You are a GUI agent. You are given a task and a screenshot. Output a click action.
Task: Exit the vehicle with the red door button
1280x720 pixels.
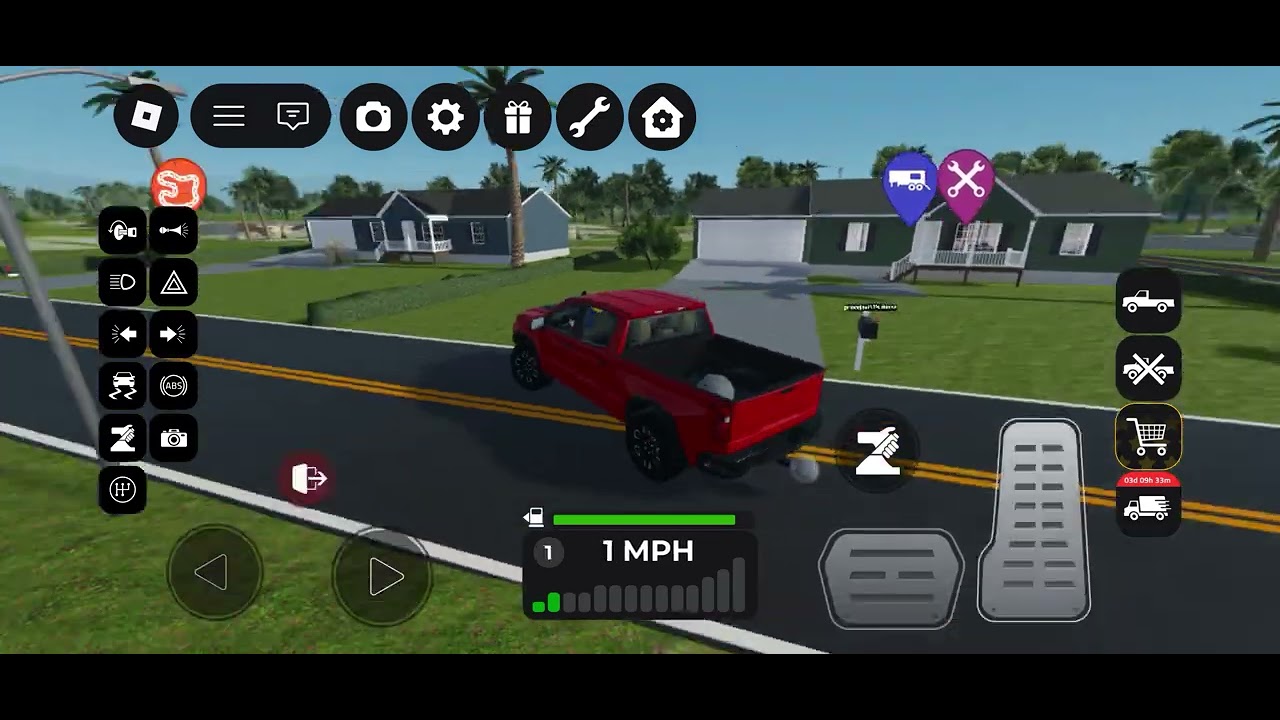(309, 479)
